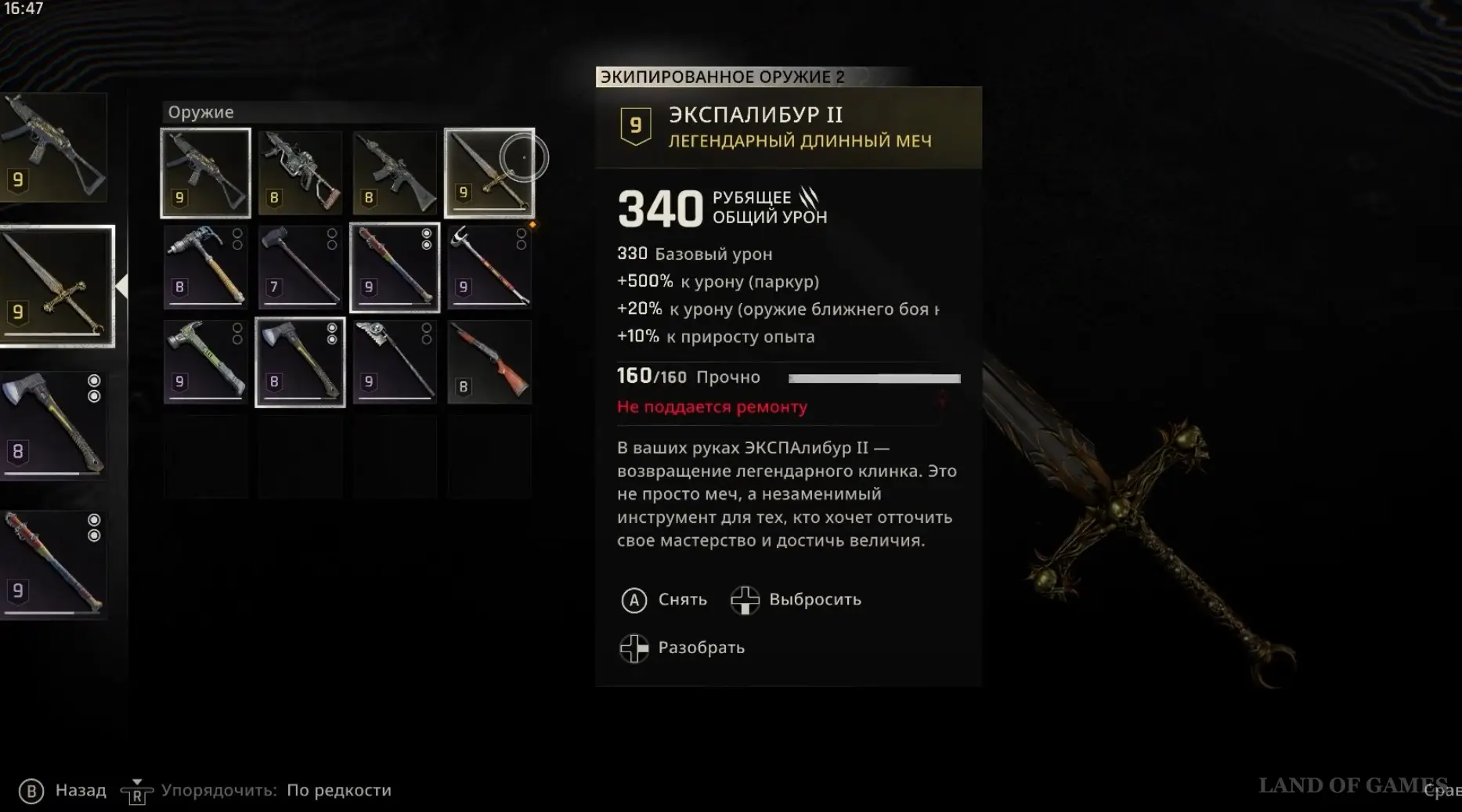The width and height of the screenshot is (1462, 812).
Task: Choose the level 9 claw hammer
Action: coord(206,363)
